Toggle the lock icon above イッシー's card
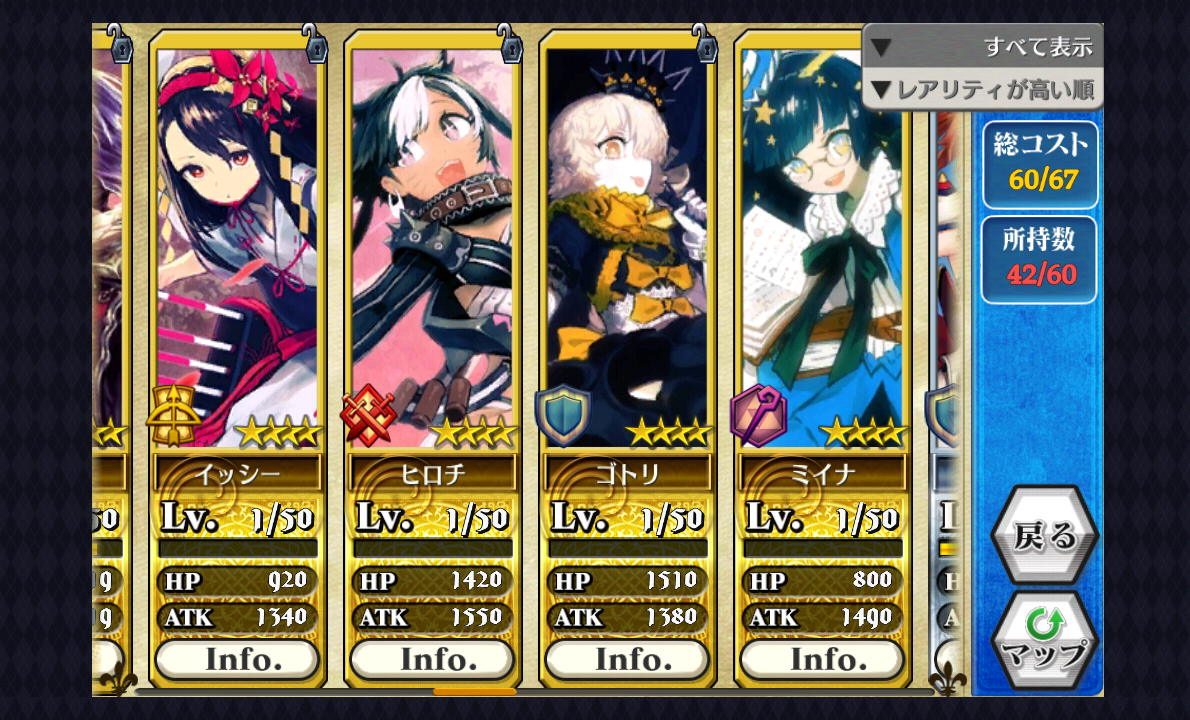Screen dimensions: 1190x720 314,44
